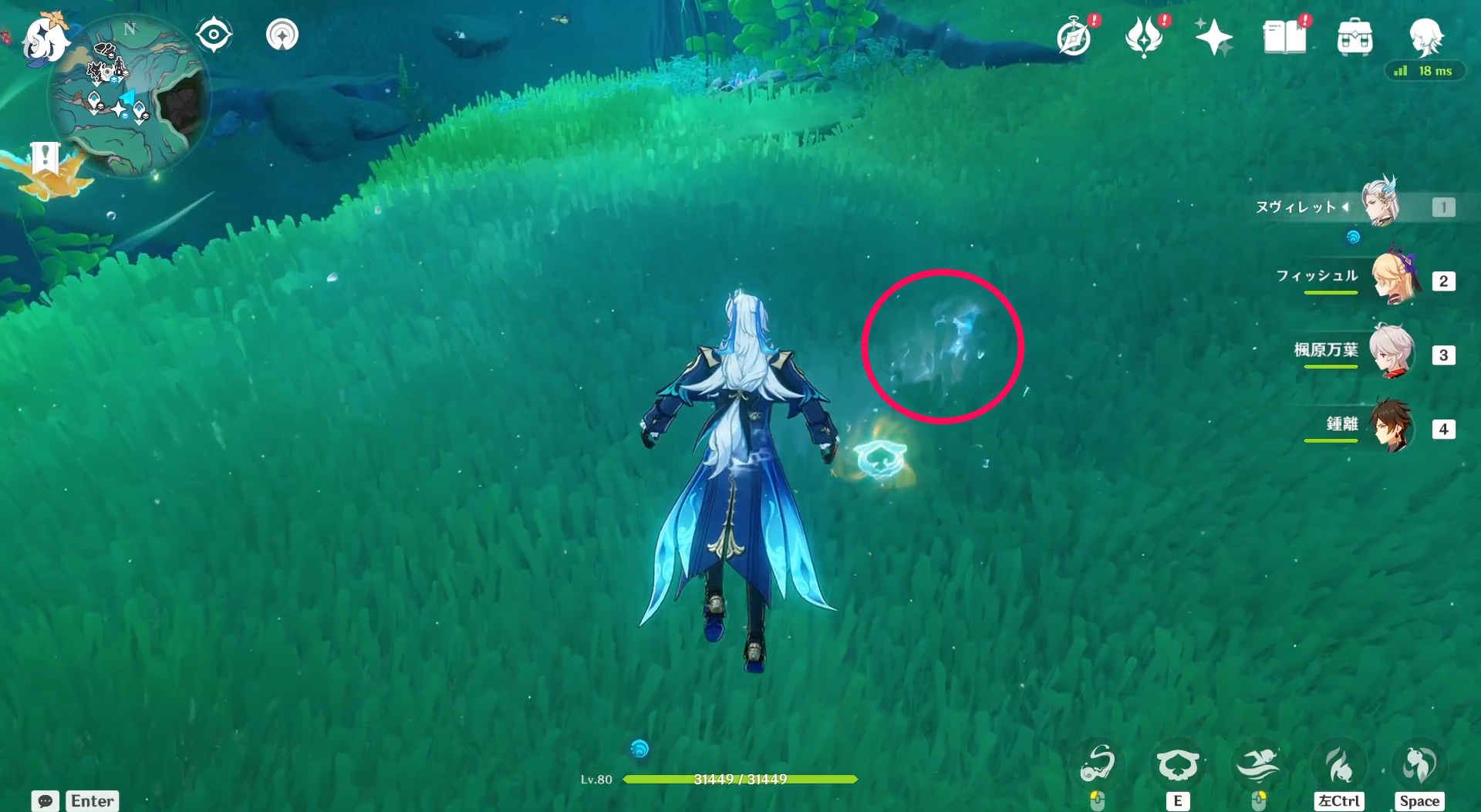
Task: Open the Inventory backpack icon
Action: click(x=1355, y=35)
